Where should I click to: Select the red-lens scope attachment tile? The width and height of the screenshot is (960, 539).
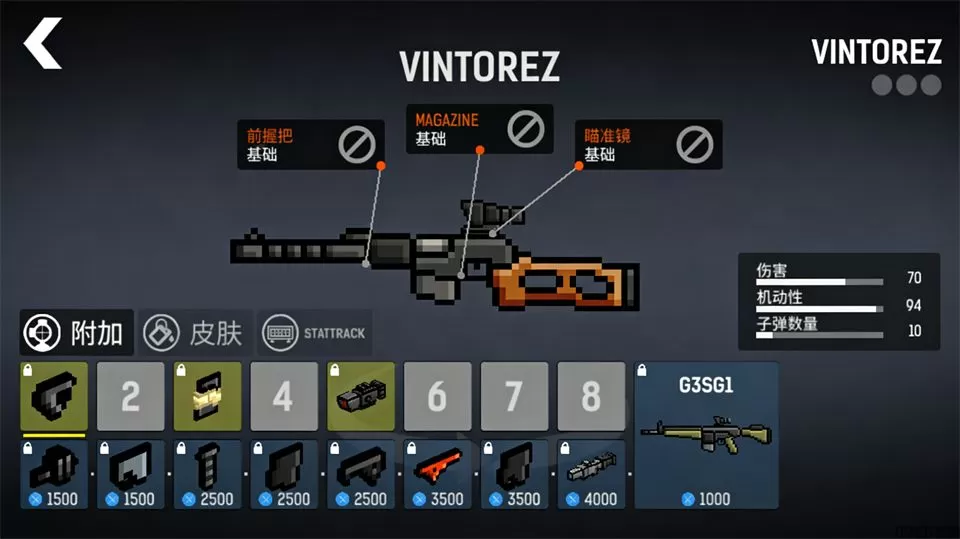pos(361,397)
